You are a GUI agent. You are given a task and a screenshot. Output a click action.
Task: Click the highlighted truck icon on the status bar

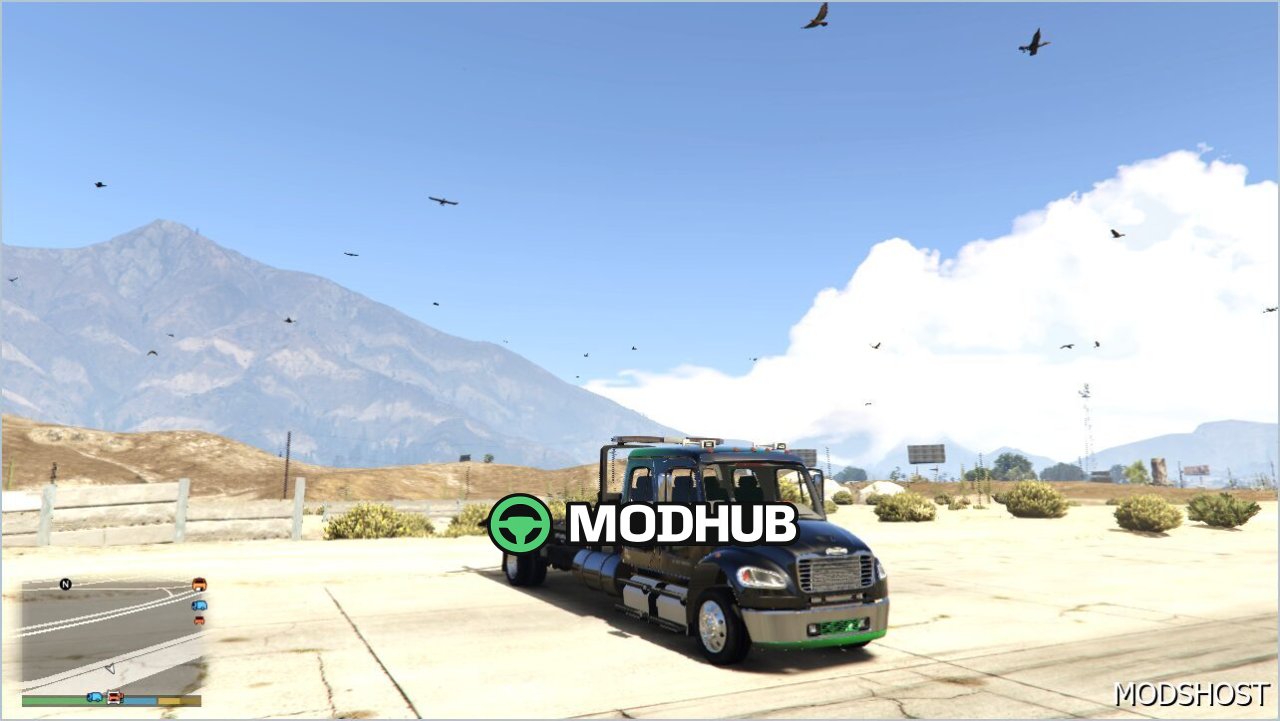click(116, 697)
